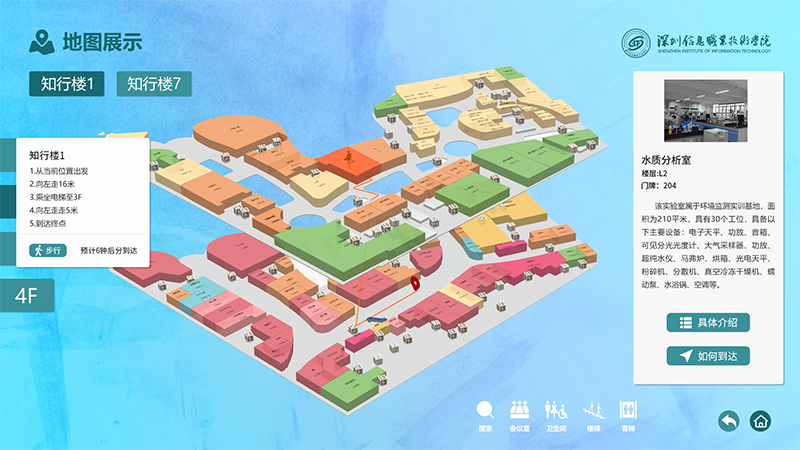
Task: Click the 如何到达 directions button
Action: 708,356
